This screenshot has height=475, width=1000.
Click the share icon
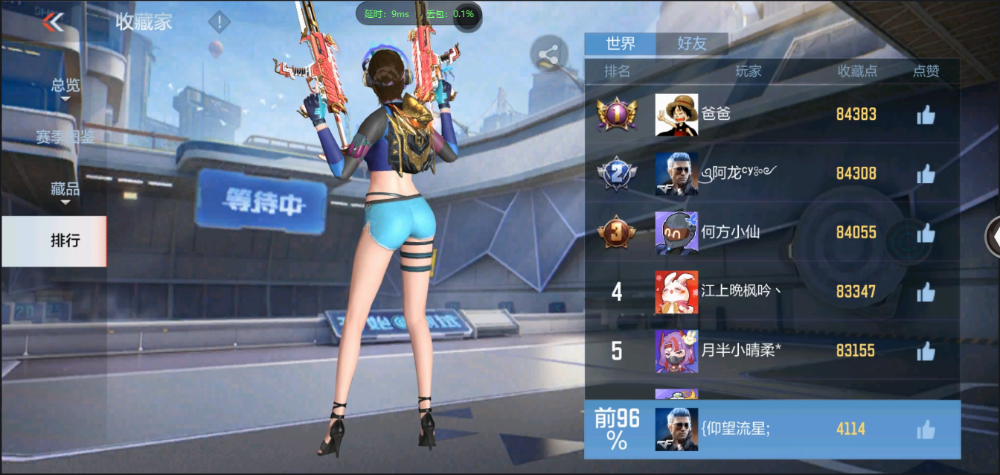point(548,57)
